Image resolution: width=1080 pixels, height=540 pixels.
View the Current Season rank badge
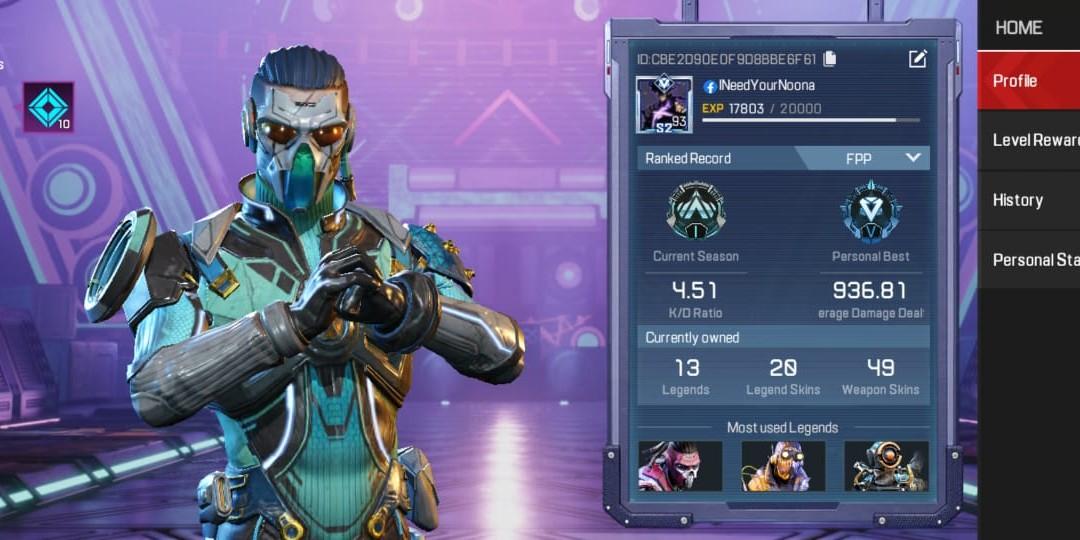(696, 211)
